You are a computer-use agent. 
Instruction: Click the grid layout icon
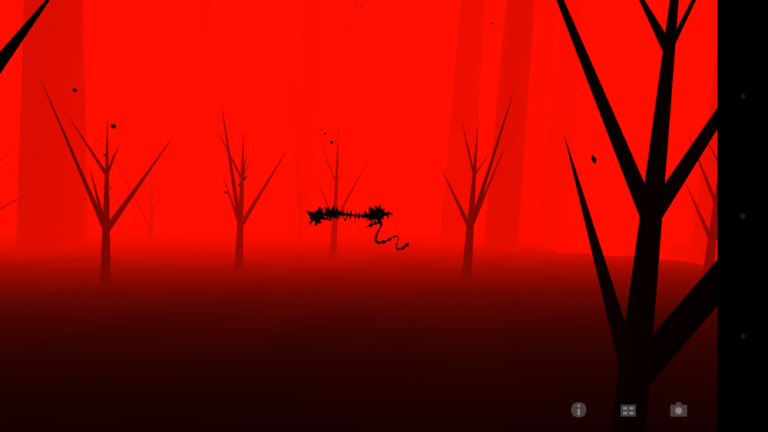(x=628, y=410)
